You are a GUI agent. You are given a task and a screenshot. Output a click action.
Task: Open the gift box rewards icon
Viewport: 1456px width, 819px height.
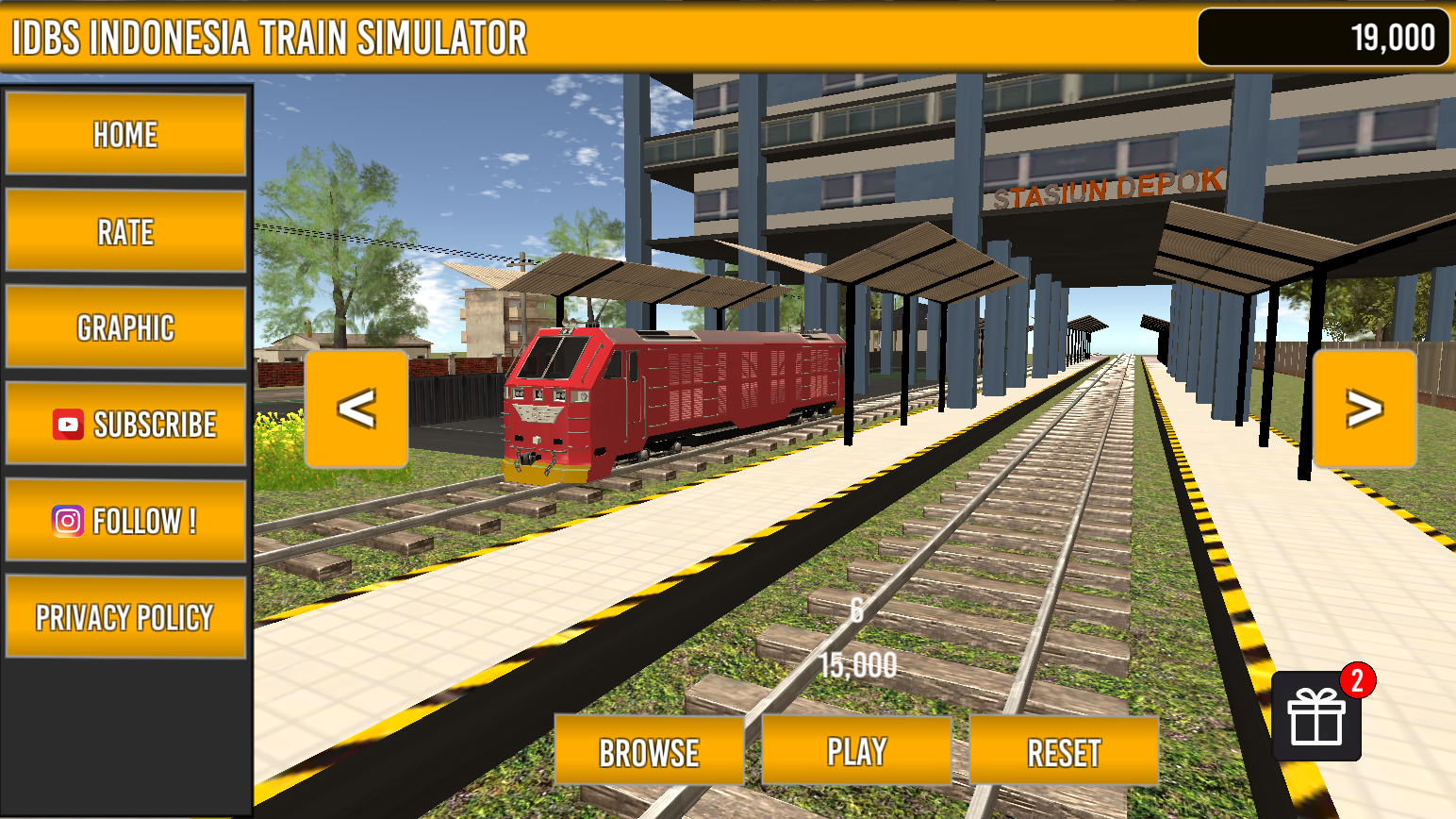1316,716
